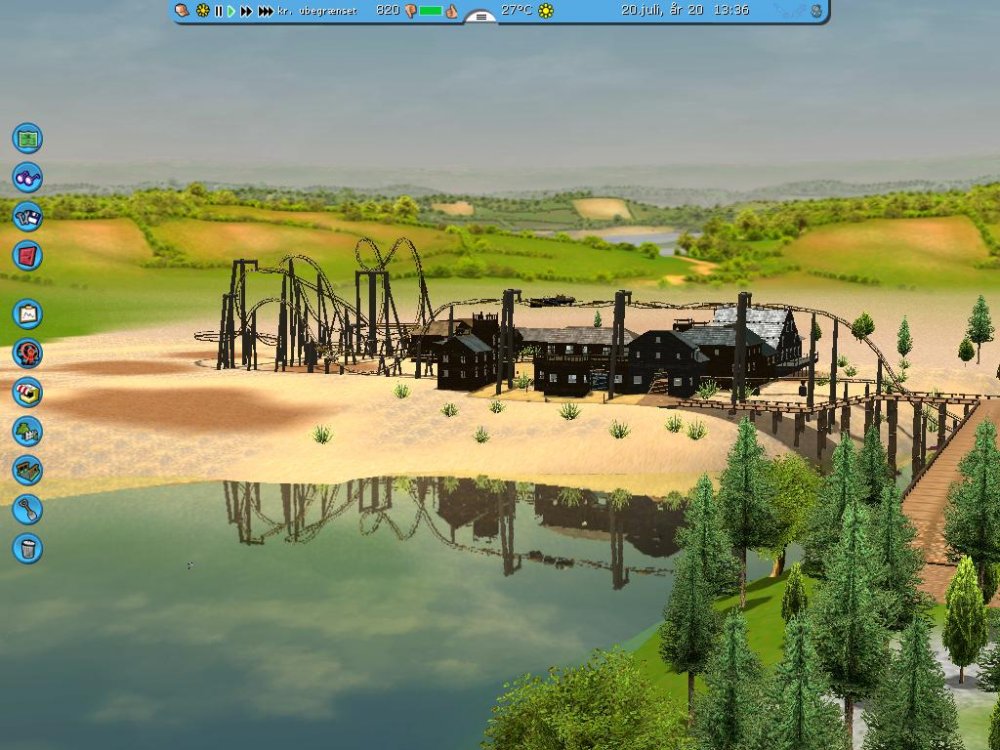The image size is (1000, 750).
Task: Set game speed to normal play
Action: point(231,11)
